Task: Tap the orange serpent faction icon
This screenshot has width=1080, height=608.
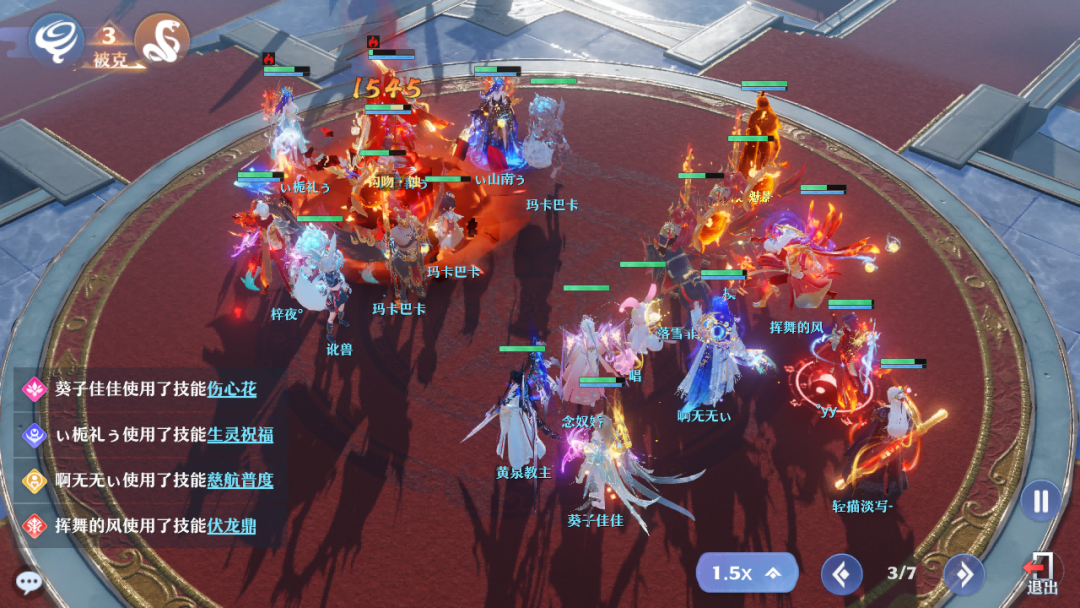Action: (x=162, y=39)
